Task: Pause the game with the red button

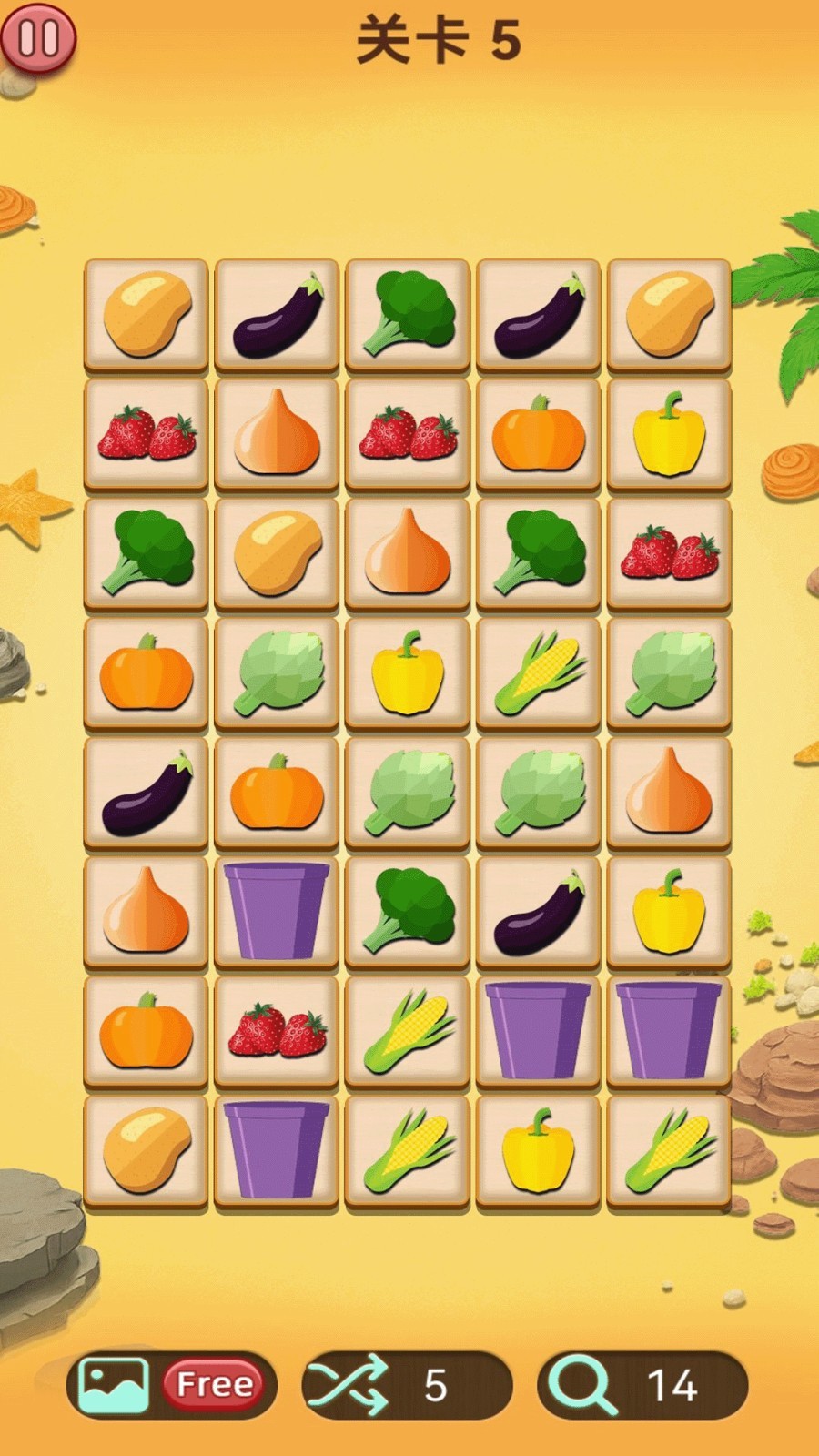Action: (x=38, y=38)
